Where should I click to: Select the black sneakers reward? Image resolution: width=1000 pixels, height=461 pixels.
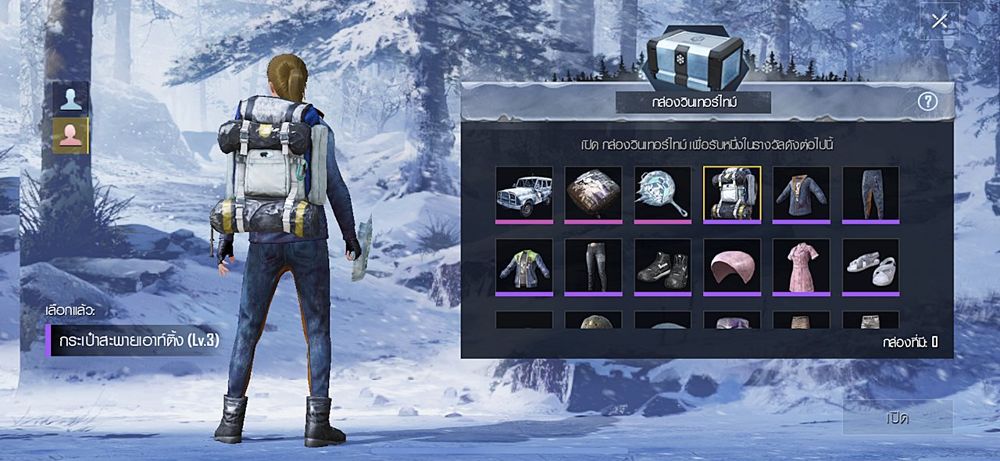tap(663, 266)
